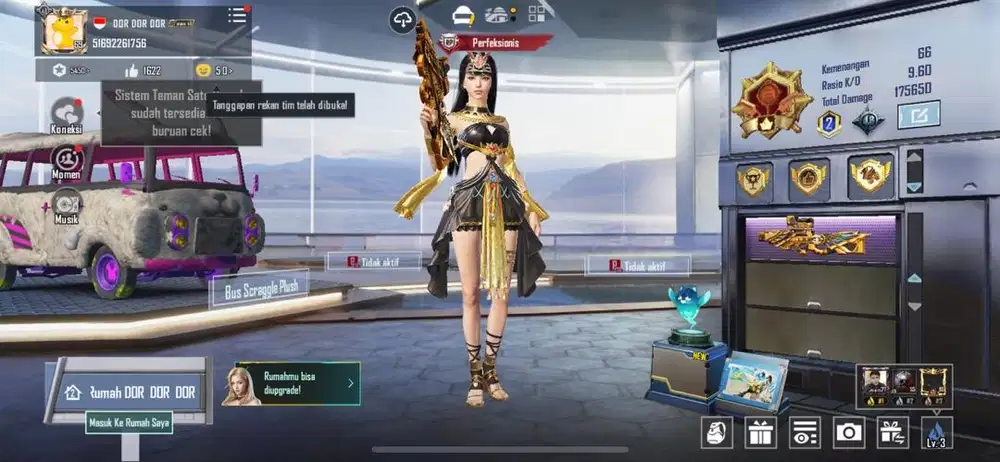This screenshot has width=1000, height=462.
Task: Click the cloud download icon
Action: (x=403, y=17)
